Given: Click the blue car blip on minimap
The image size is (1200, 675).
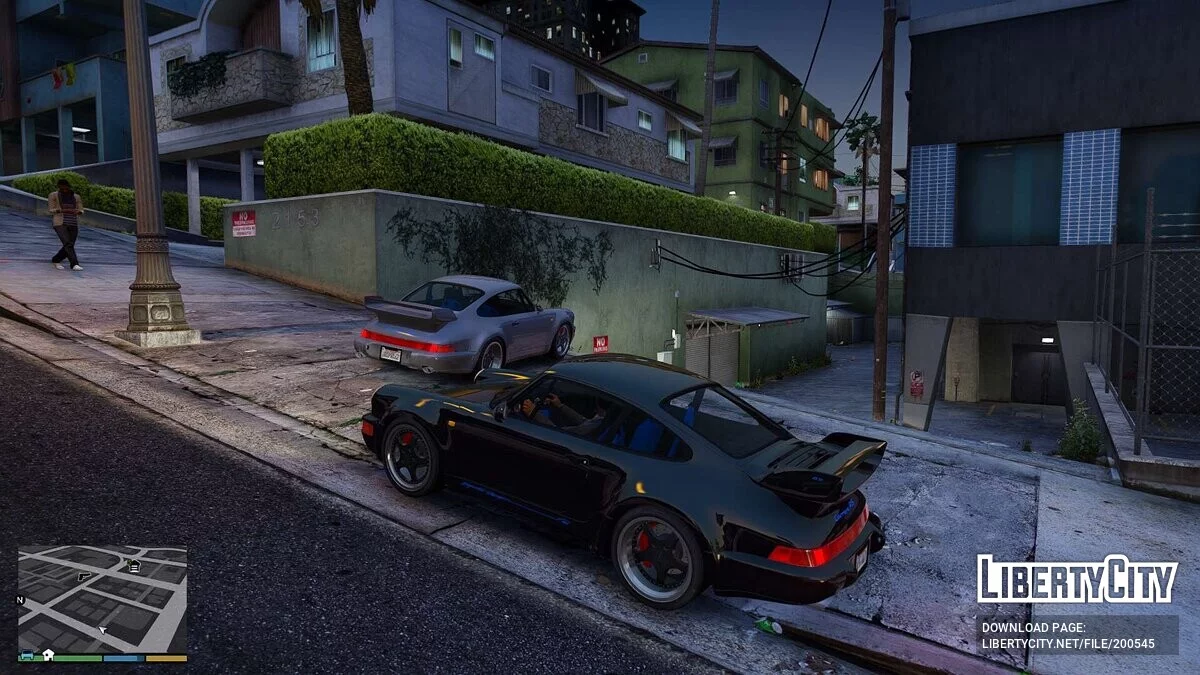Looking at the screenshot, I should (x=27, y=654).
